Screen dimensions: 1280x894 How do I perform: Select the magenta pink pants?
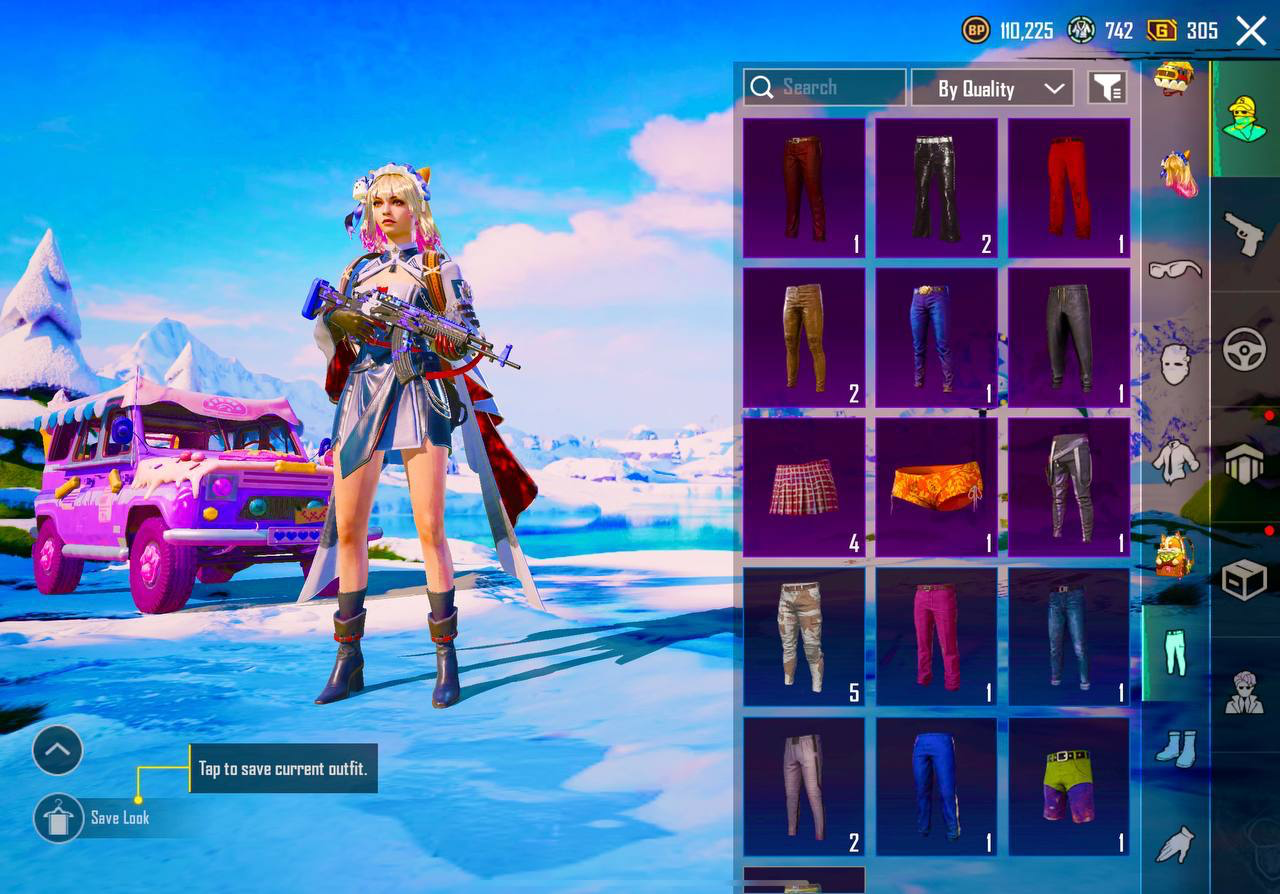pyautogui.click(x=937, y=637)
